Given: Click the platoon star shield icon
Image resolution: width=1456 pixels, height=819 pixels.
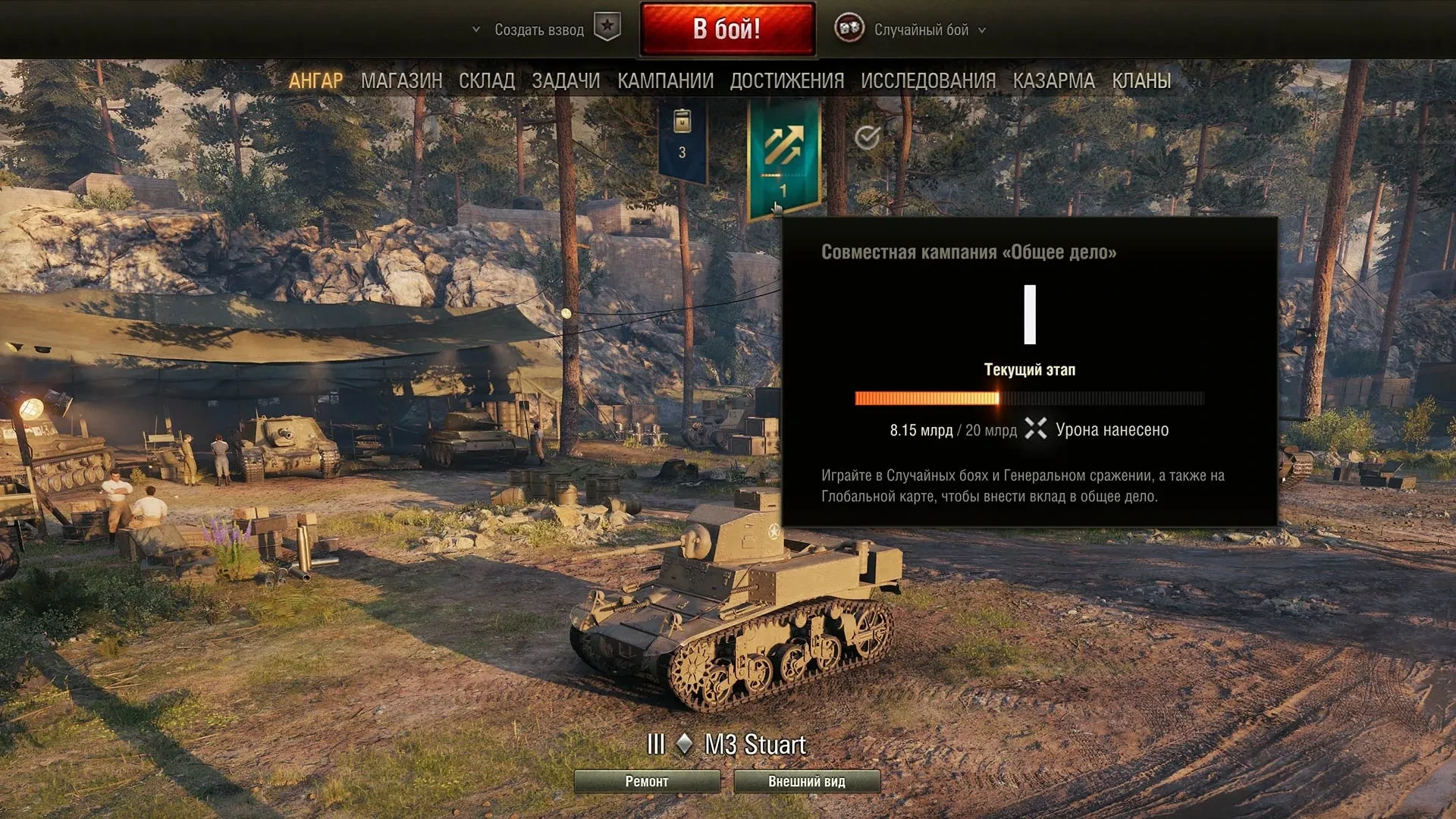Looking at the screenshot, I should 607,27.
